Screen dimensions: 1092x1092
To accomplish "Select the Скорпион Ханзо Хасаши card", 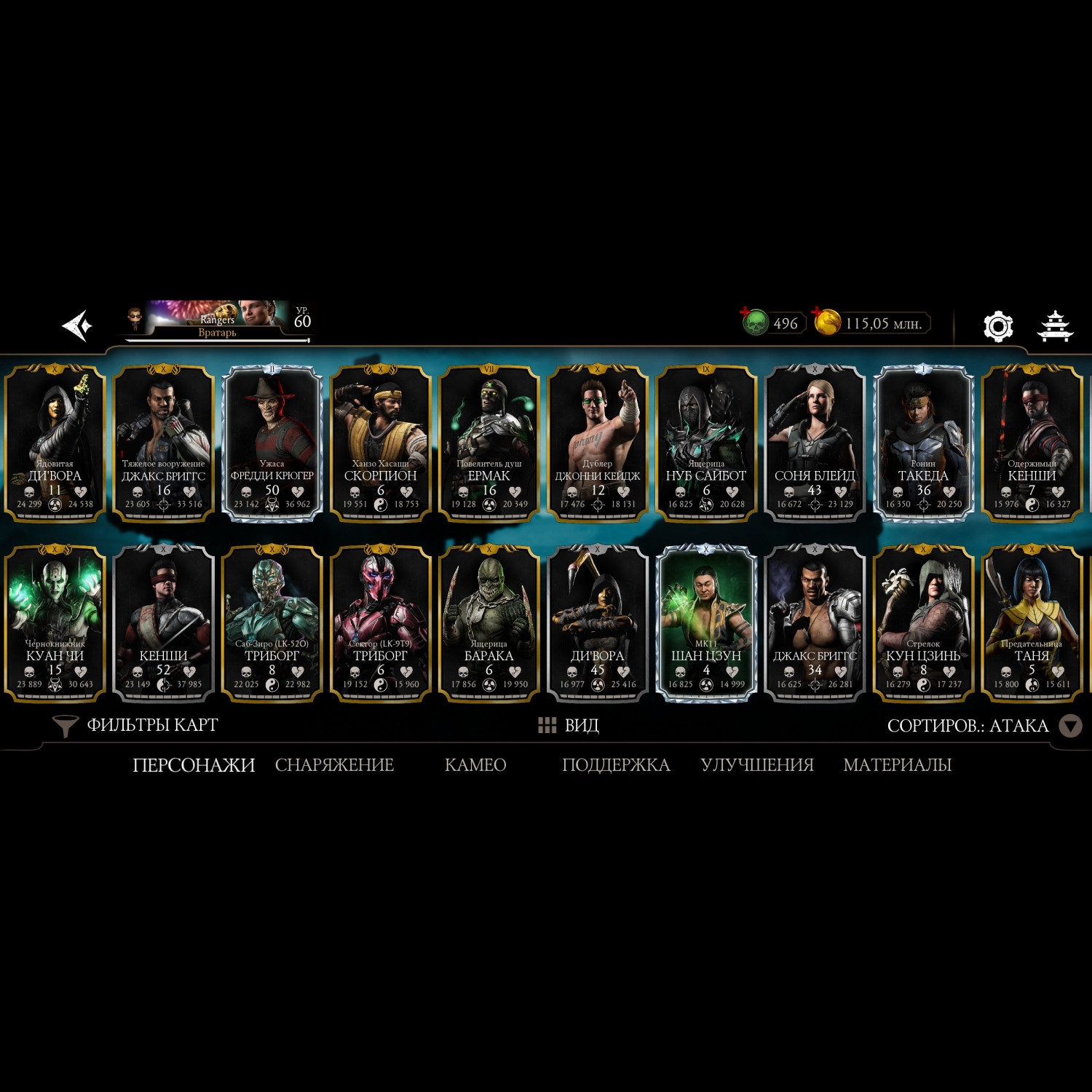I will (381, 443).
